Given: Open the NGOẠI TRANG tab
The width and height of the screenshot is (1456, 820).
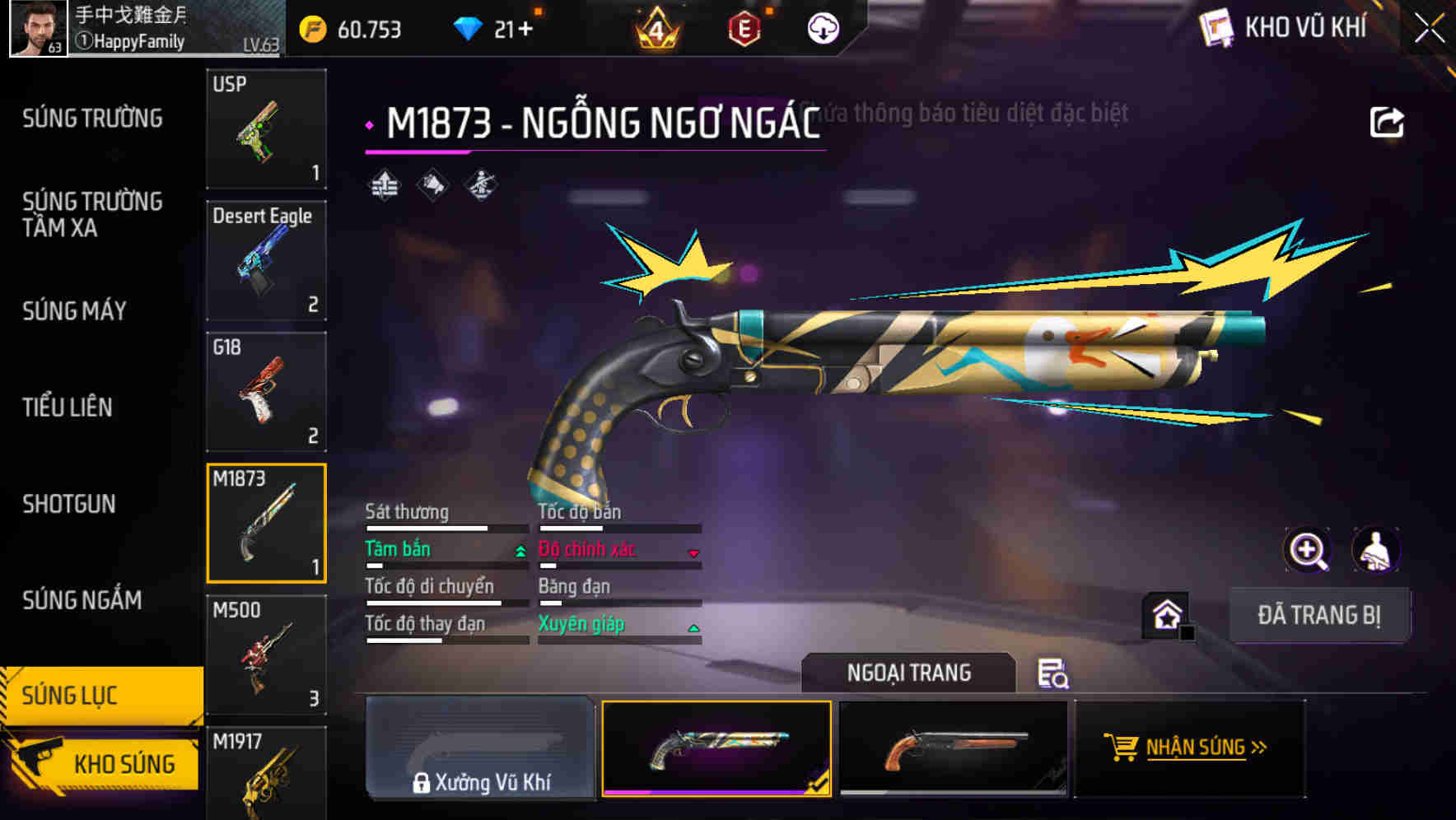Looking at the screenshot, I should pos(909,673).
